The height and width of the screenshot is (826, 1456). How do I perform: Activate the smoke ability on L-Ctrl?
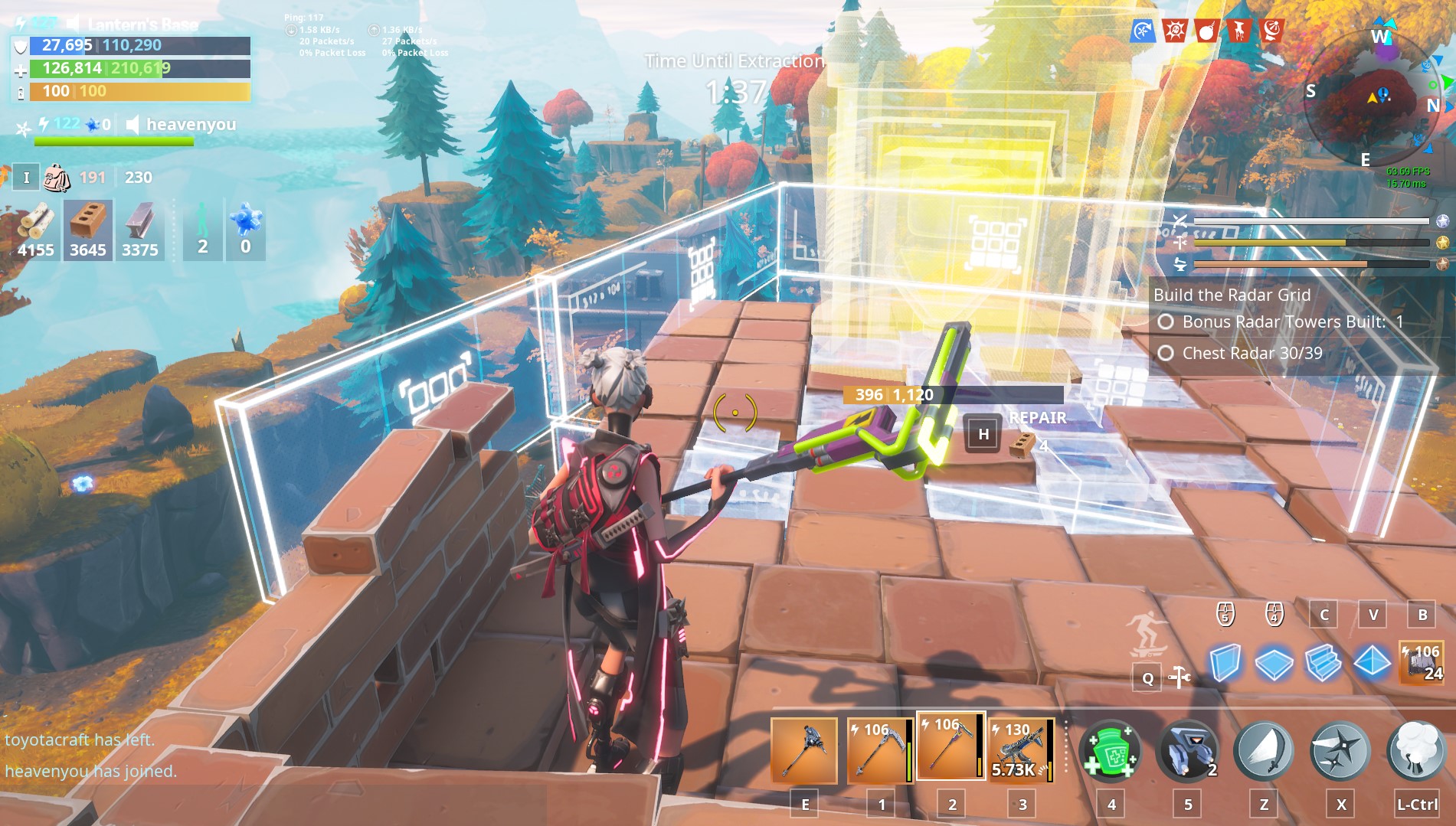coord(1416,750)
